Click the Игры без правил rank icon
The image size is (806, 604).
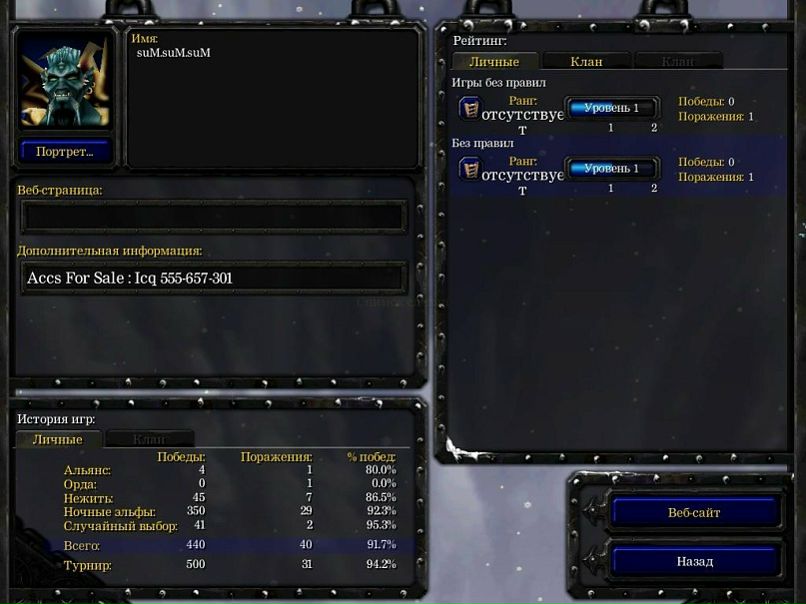point(469,108)
